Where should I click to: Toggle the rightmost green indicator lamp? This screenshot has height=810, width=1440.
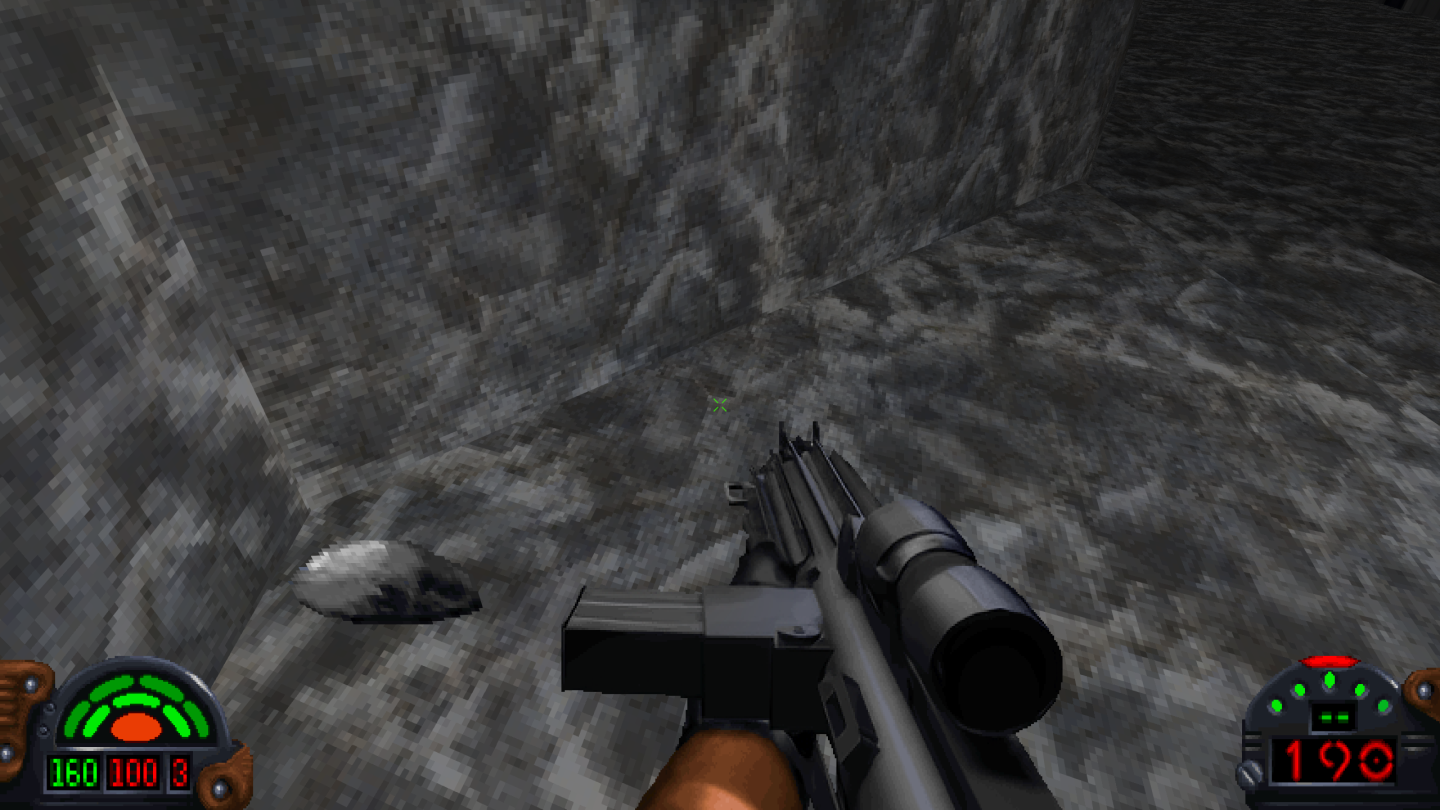1383,706
